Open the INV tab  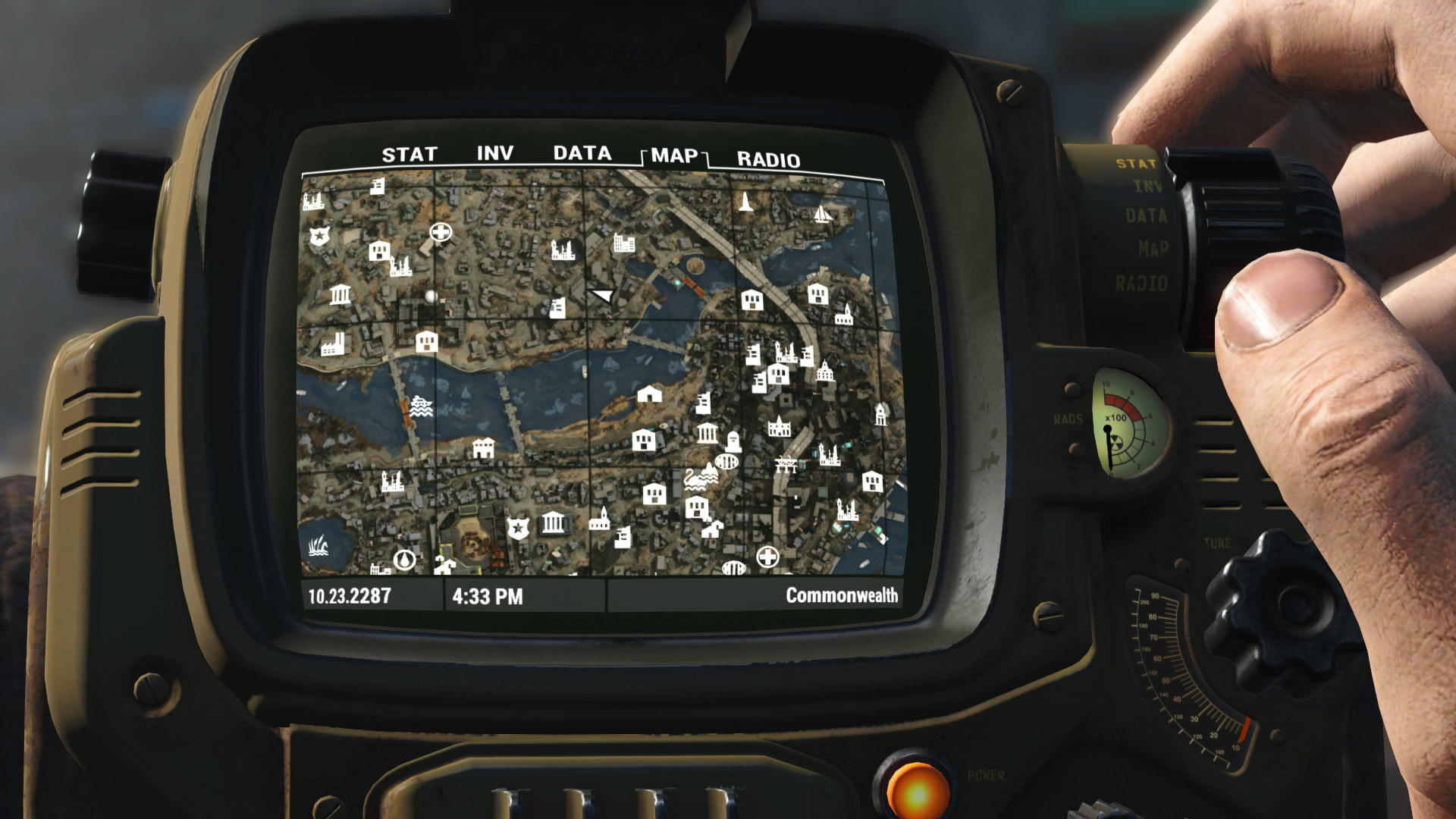(495, 153)
